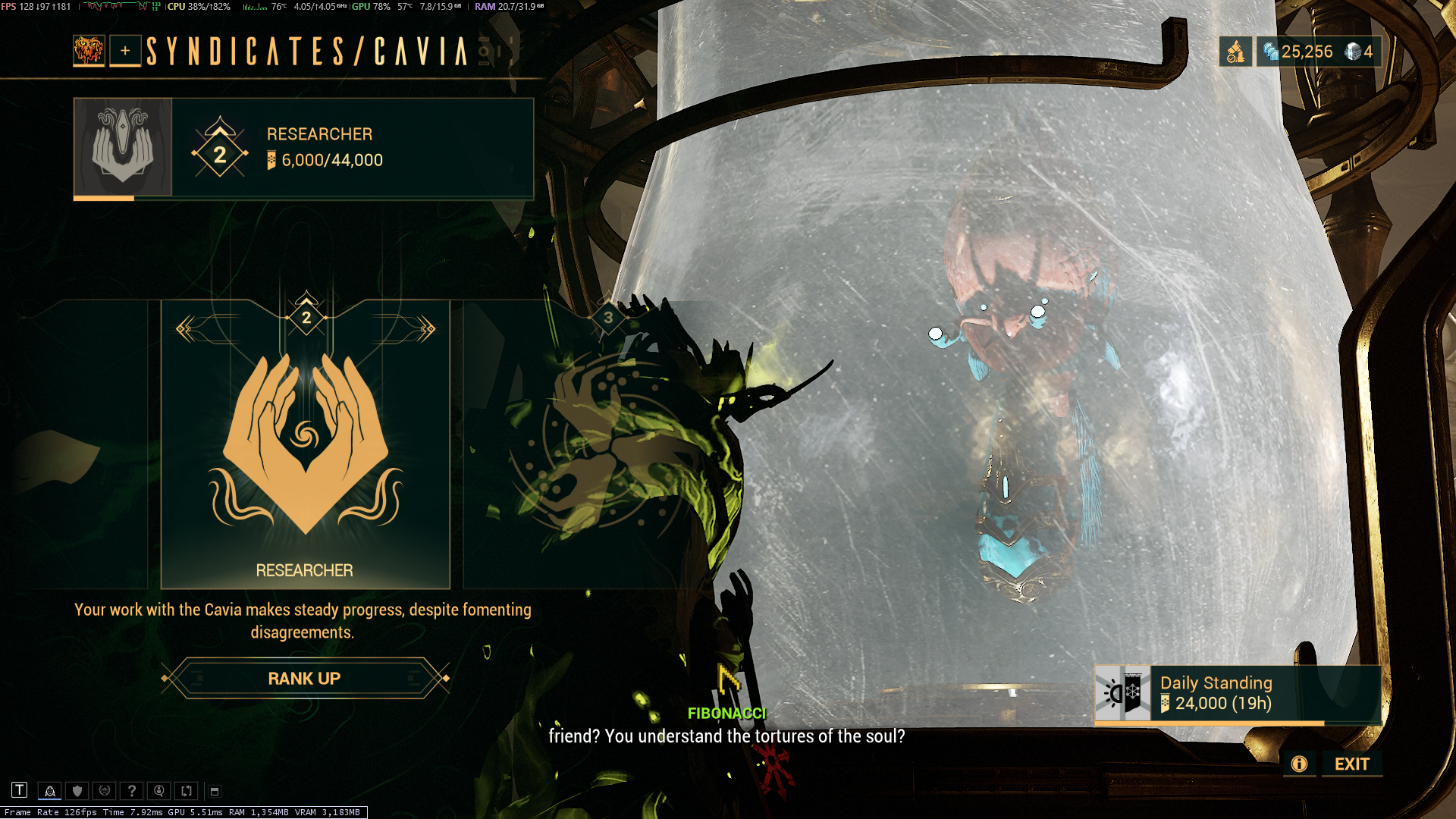Viewport: 1456px width, 819px height.
Task: Open the player search chat tab
Action: pyautogui.click(x=159, y=791)
